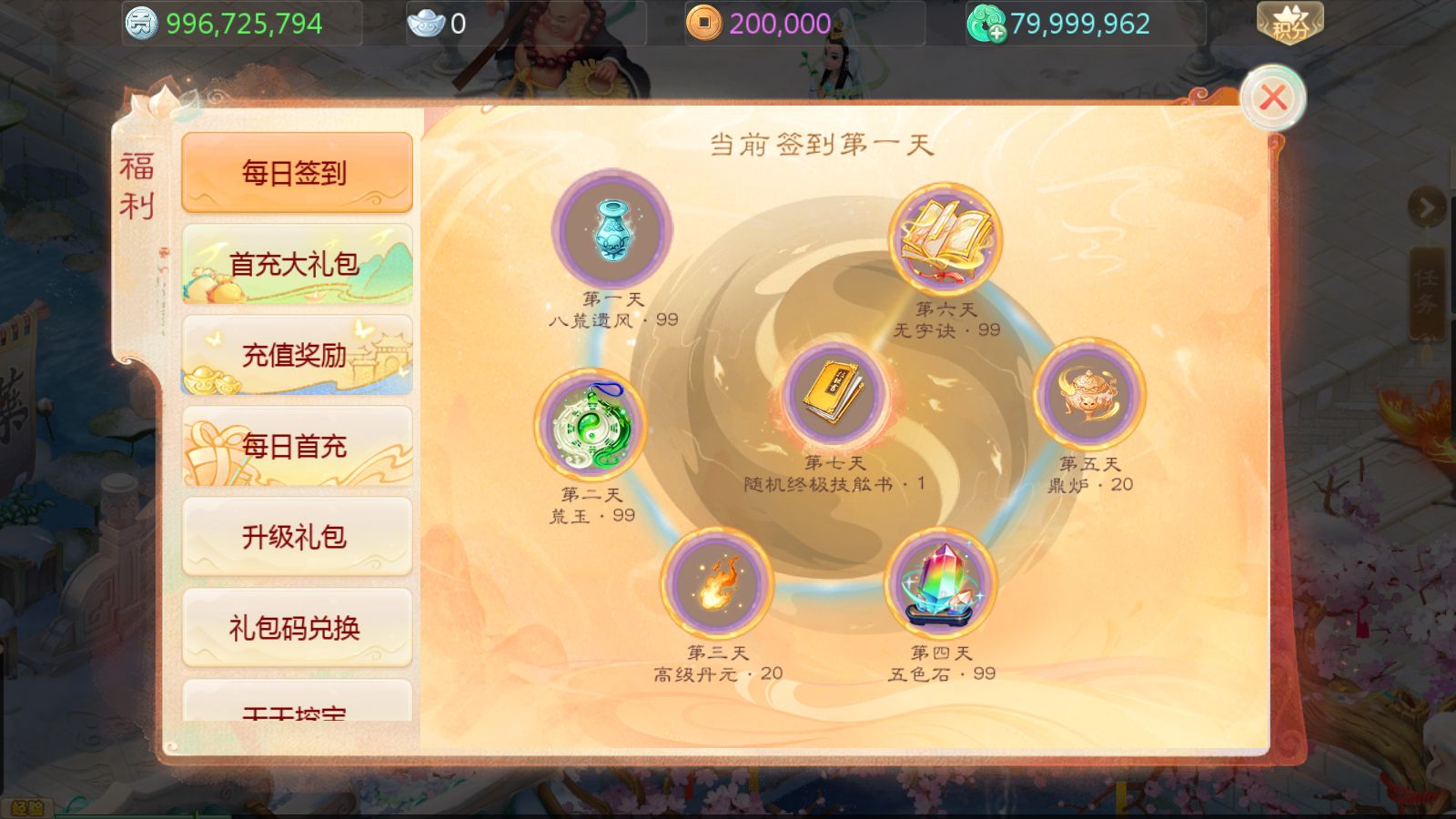Add more jade currency with the plus icon
1456x819 pixels.
[996, 33]
